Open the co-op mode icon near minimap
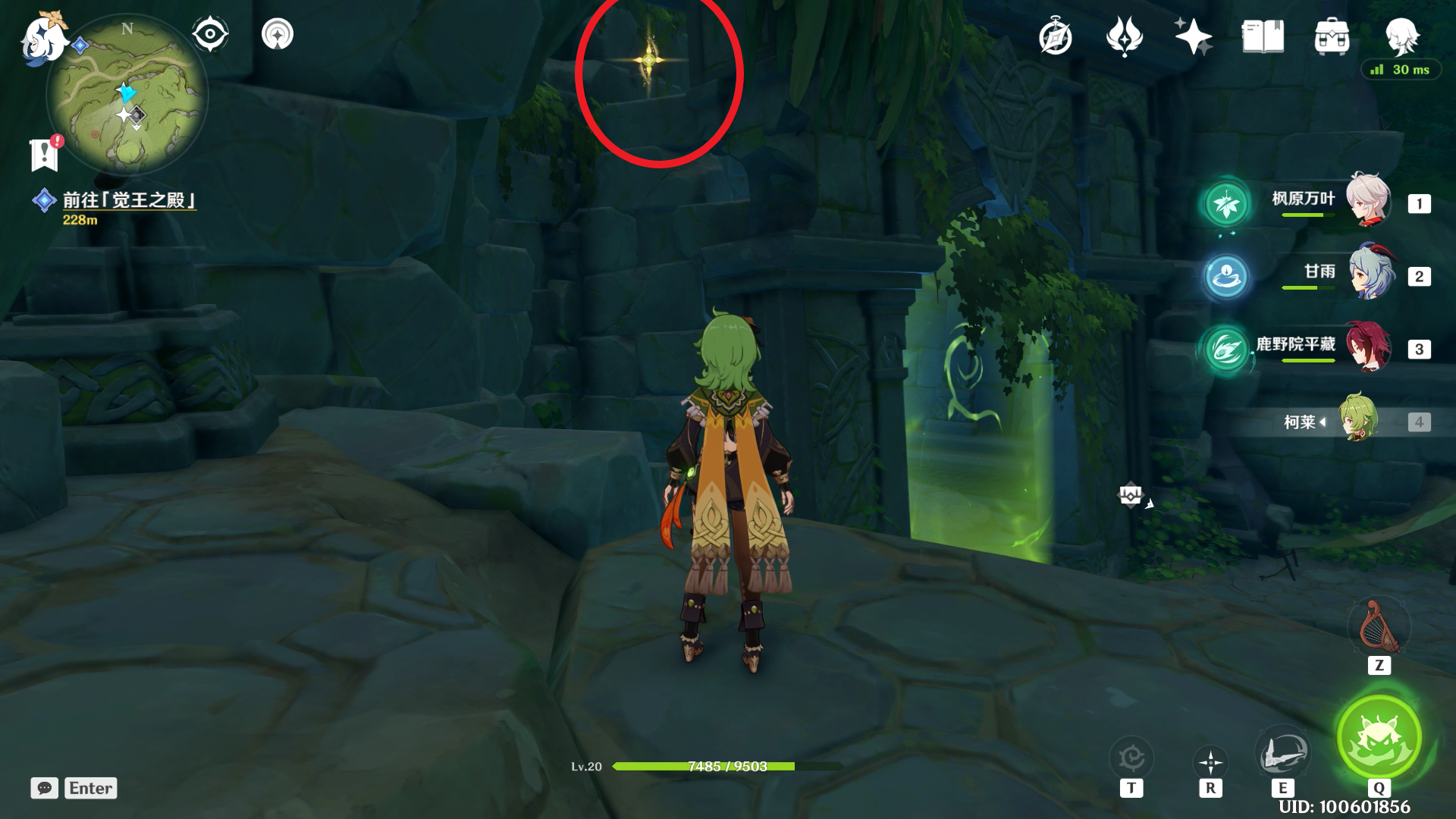The height and width of the screenshot is (819, 1456). coord(278,34)
